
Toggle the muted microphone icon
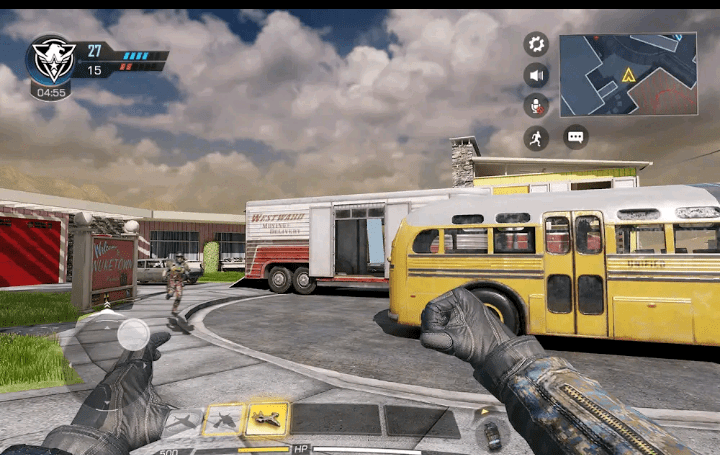pos(536,106)
